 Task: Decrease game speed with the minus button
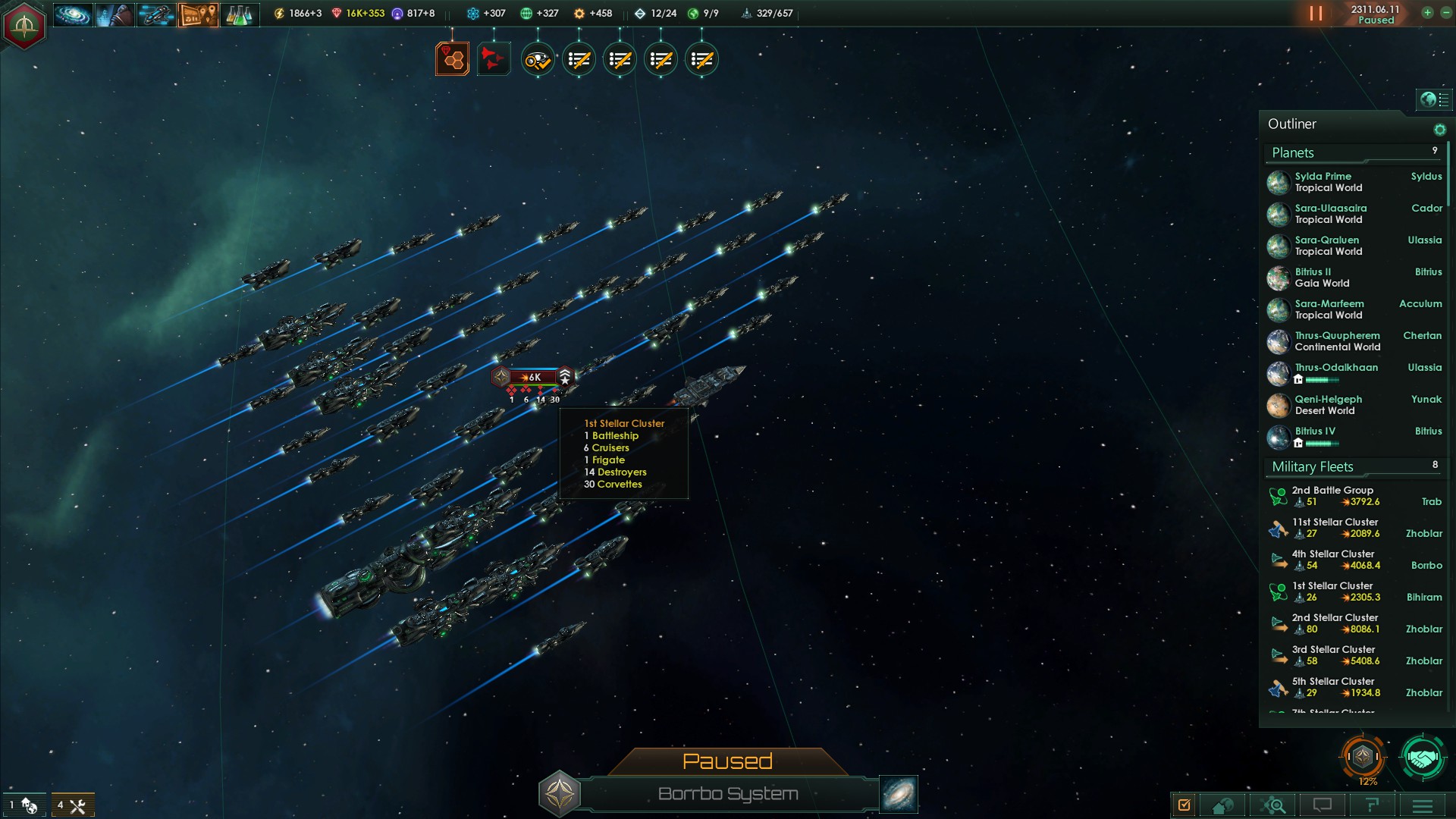[1445, 13]
